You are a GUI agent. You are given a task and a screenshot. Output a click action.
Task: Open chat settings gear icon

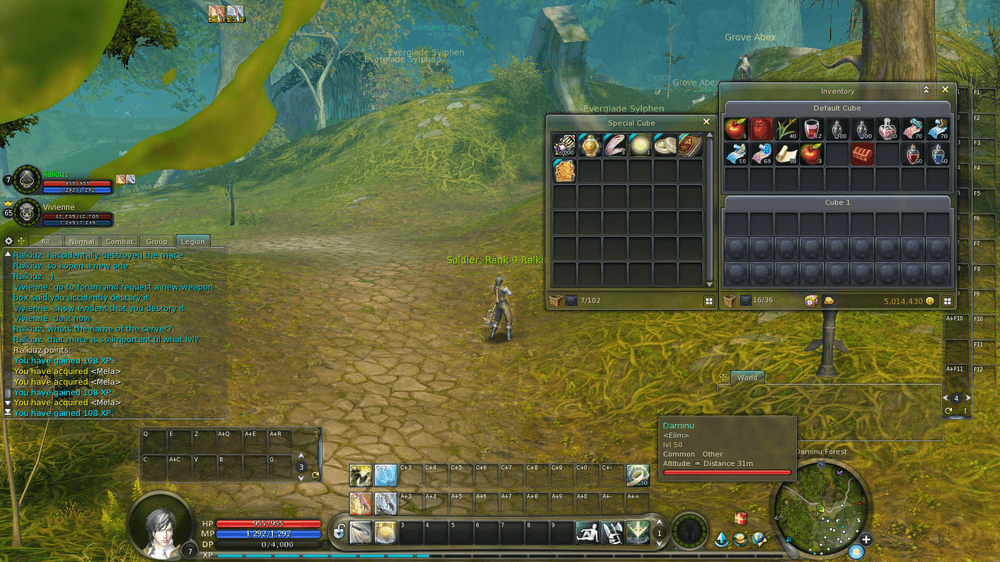9,241
